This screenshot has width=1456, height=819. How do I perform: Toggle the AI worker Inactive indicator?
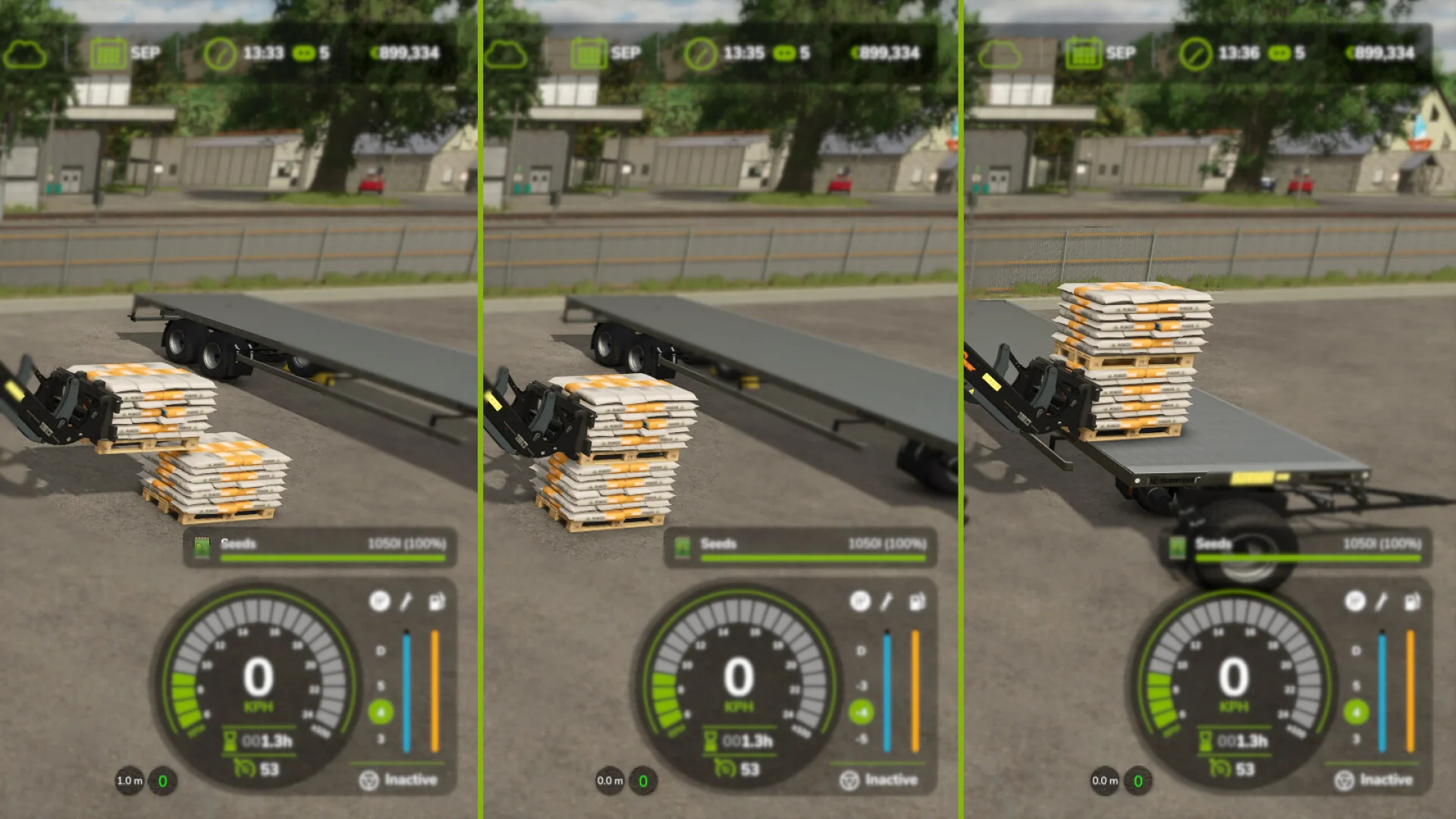point(411,779)
